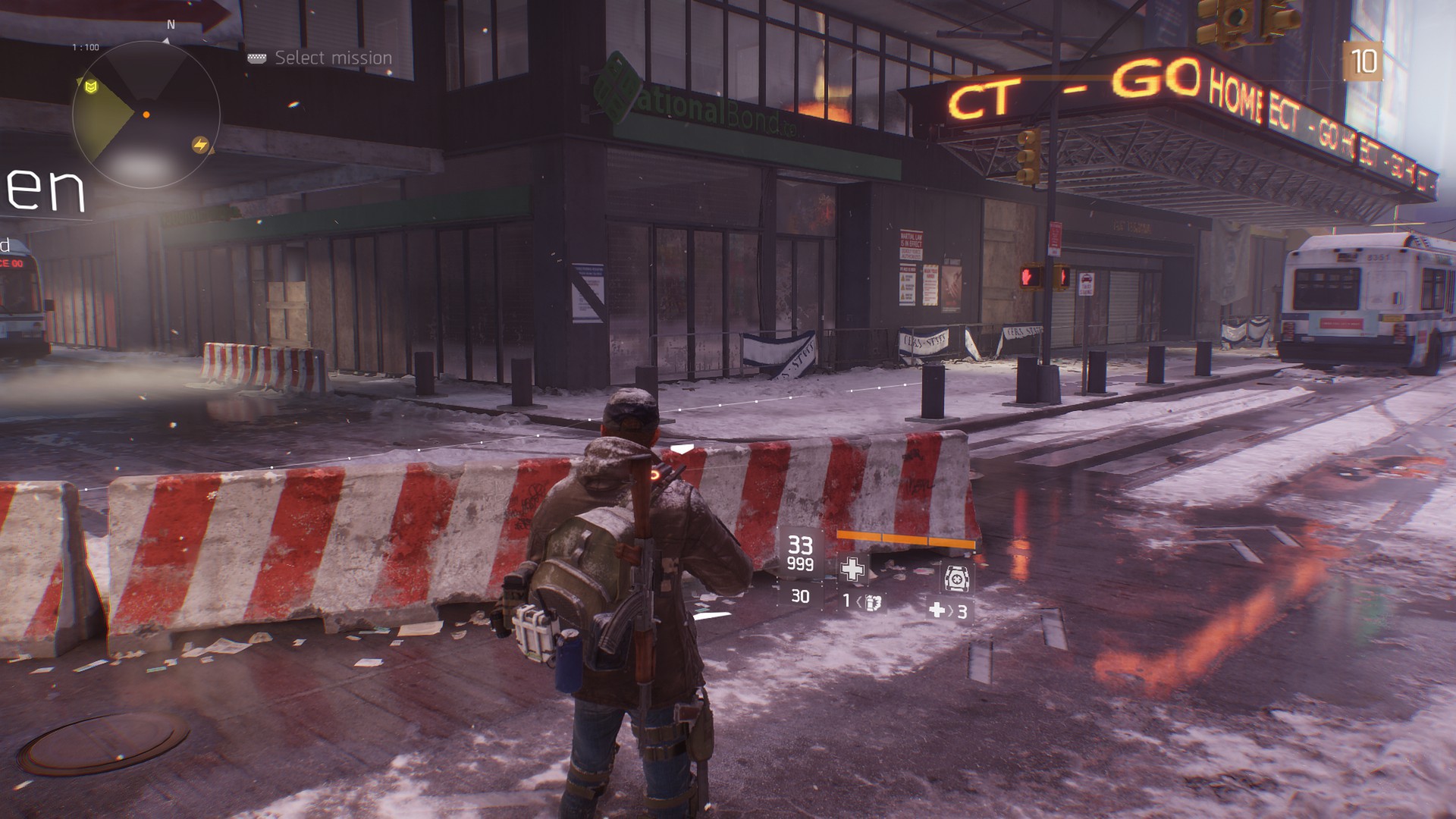Click the level 10 badge

[x=1363, y=61]
